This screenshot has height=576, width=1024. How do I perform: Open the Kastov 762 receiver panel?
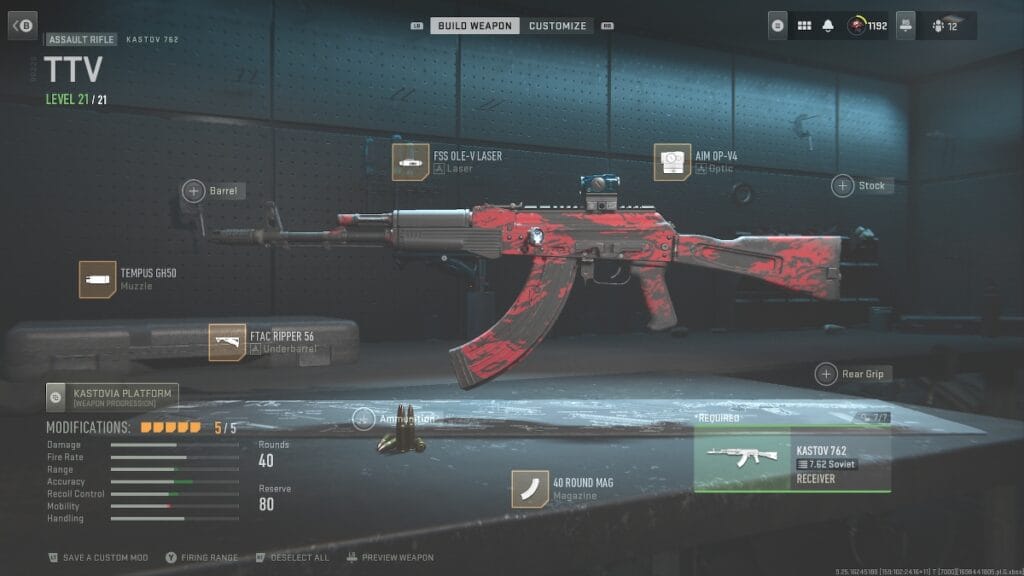point(792,459)
